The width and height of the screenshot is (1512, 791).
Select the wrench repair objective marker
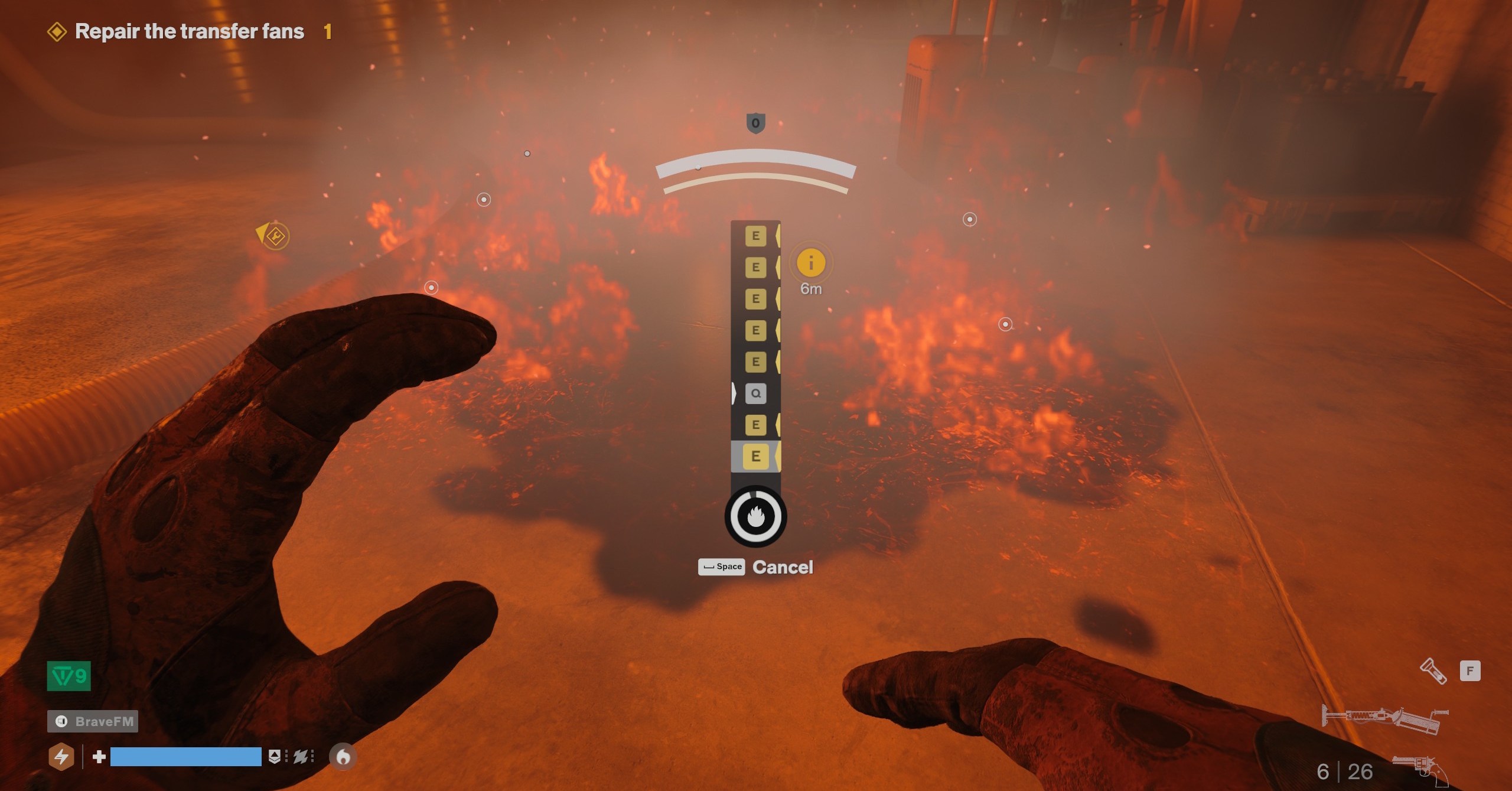pos(275,236)
